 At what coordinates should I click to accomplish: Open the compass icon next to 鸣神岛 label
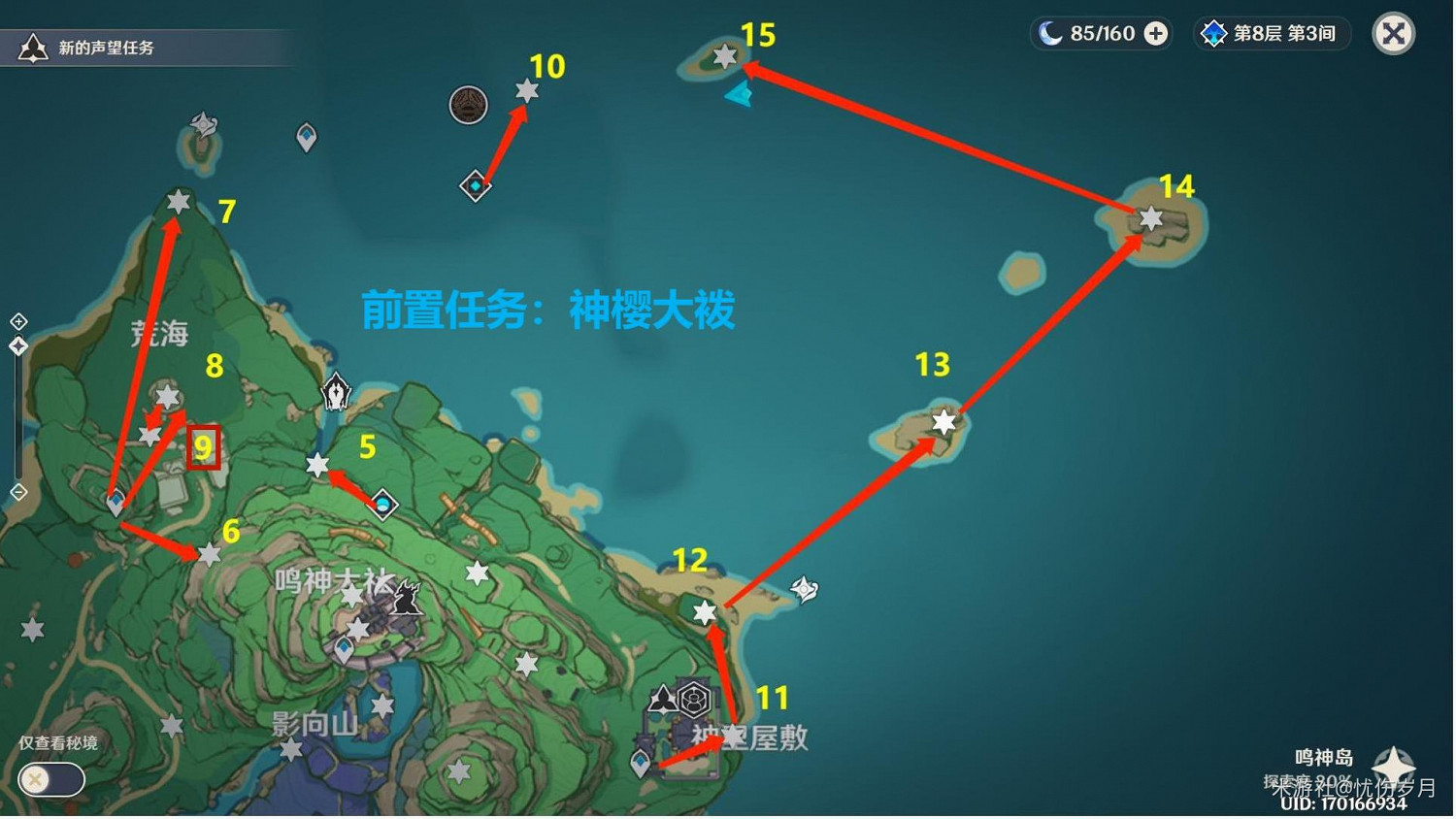click(1395, 762)
